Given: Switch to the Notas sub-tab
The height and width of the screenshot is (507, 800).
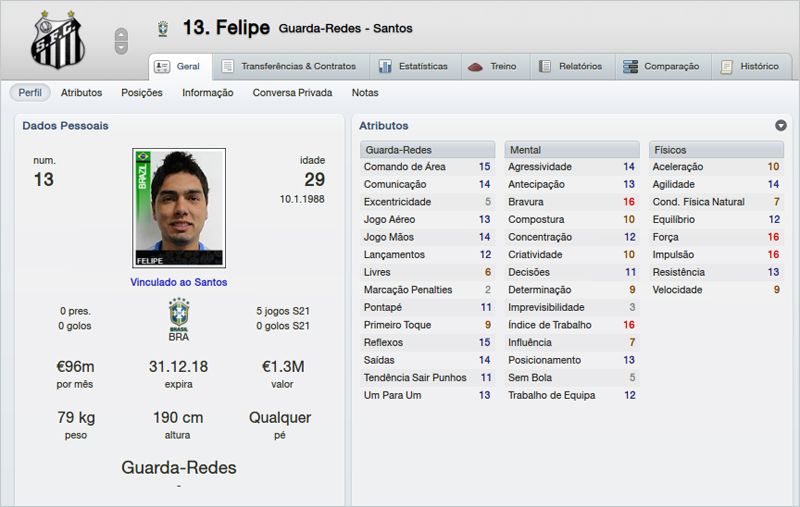Looking at the screenshot, I should 365,93.
